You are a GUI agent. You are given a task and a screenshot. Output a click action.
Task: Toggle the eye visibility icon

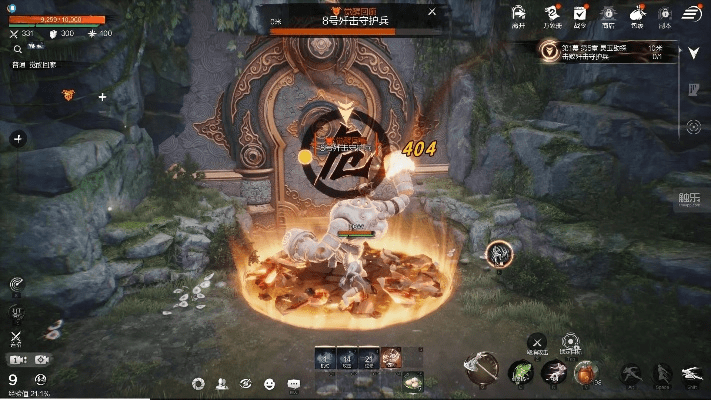click(x=246, y=384)
